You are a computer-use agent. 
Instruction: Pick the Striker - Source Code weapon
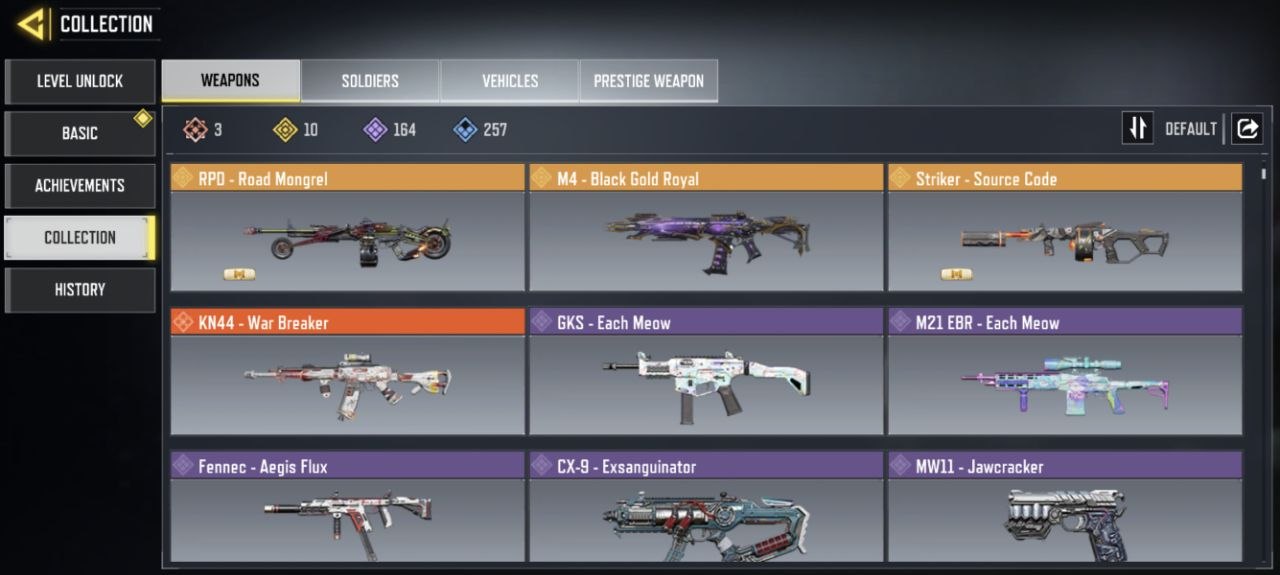(1065, 228)
